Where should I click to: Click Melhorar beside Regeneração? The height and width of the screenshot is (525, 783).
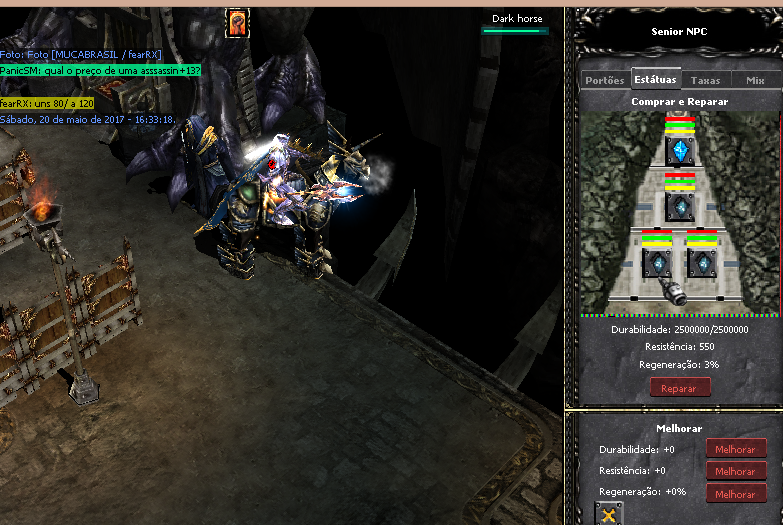pos(736,494)
